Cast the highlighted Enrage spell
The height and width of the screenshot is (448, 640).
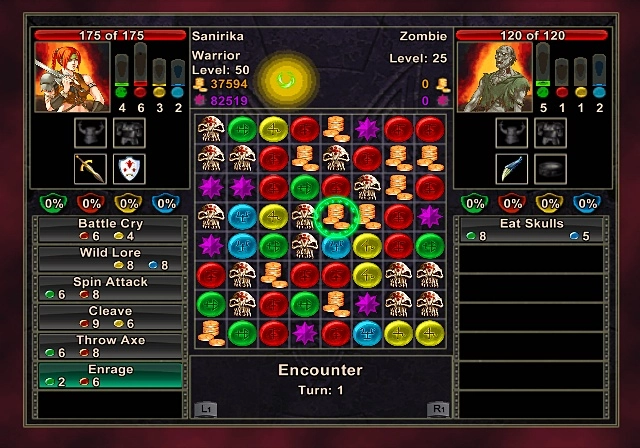point(110,375)
